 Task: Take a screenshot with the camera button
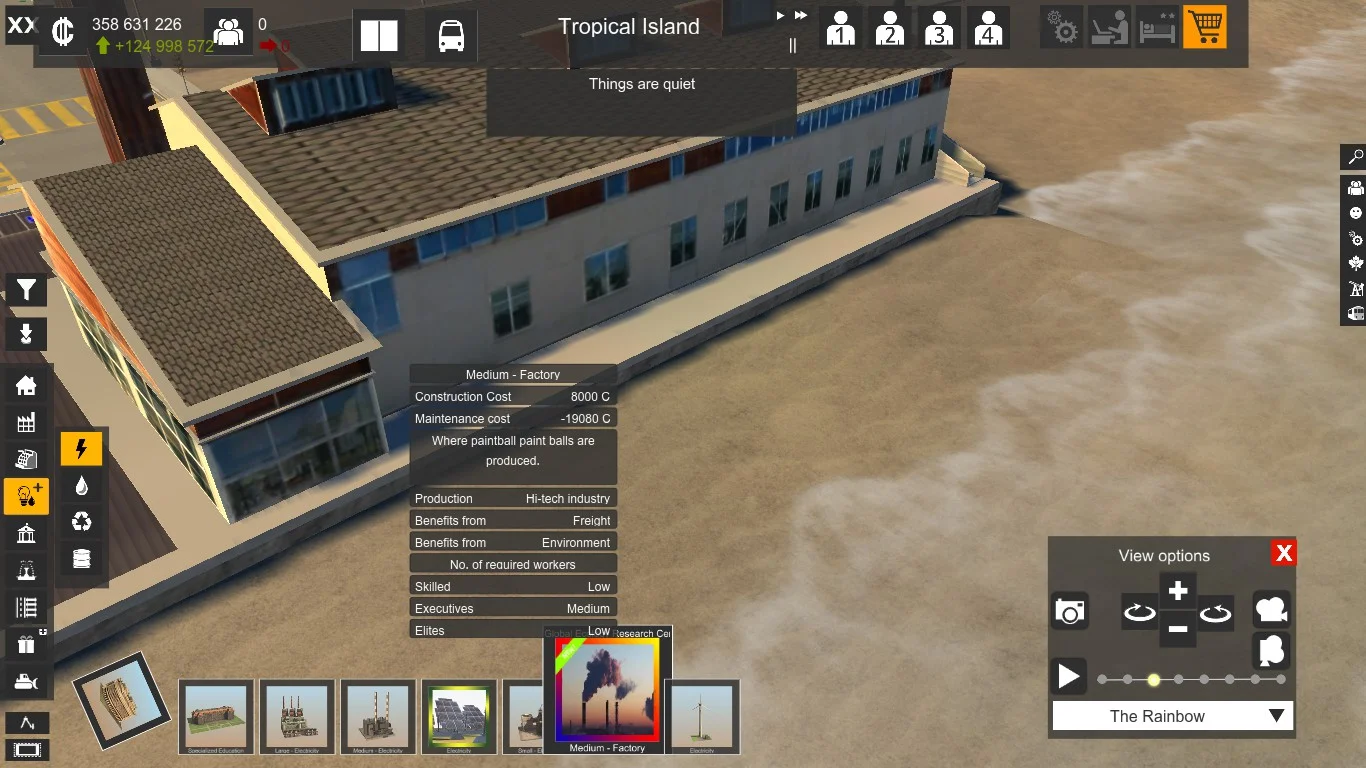coord(1069,611)
